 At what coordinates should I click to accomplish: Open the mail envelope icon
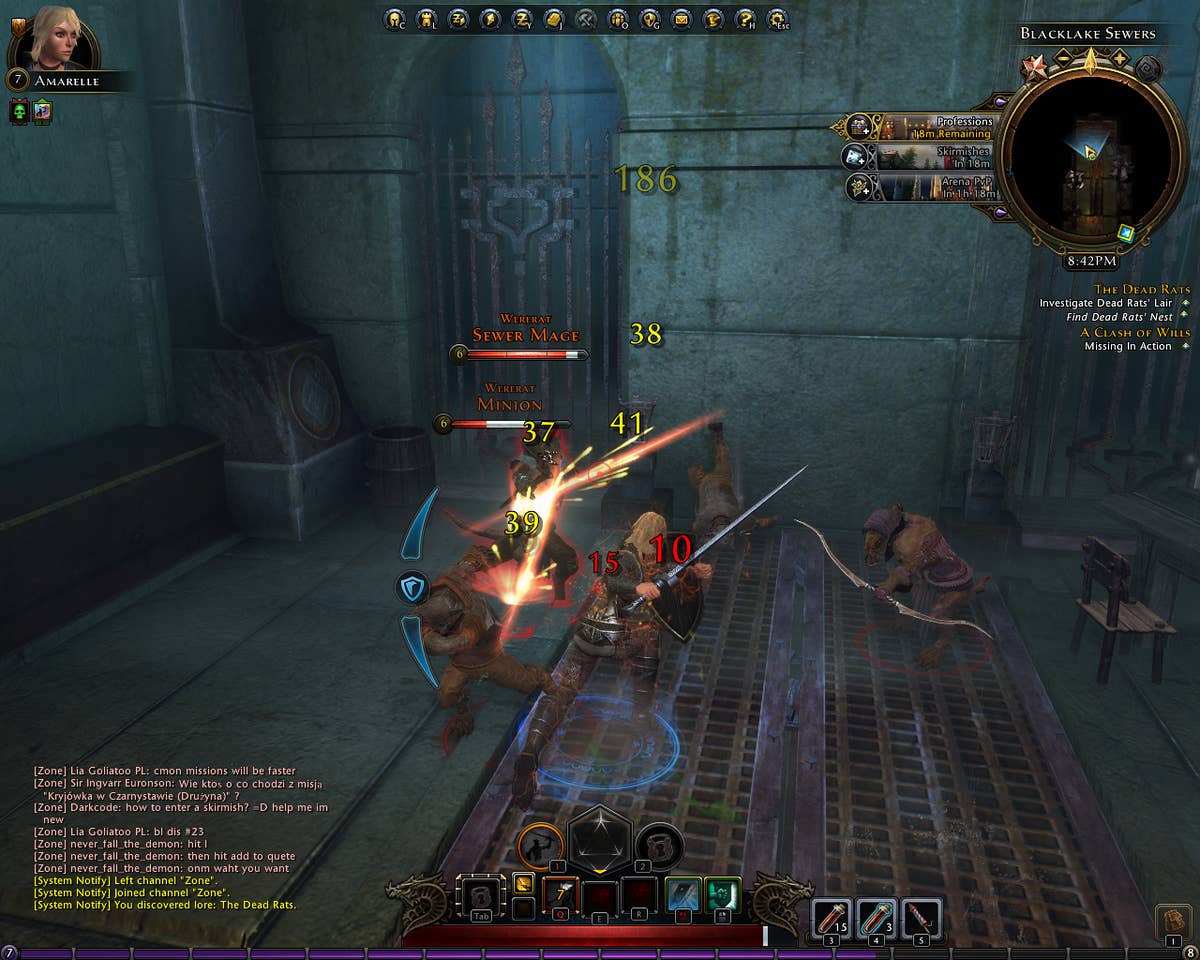[x=681, y=18]
